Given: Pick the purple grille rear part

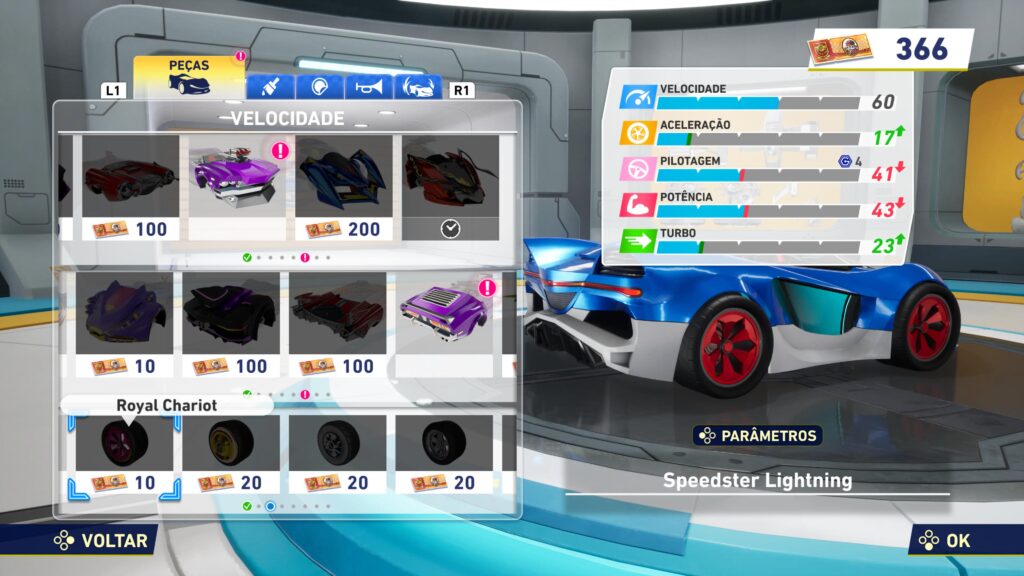Looking at the screenshot, I should [x=444, y=324].
